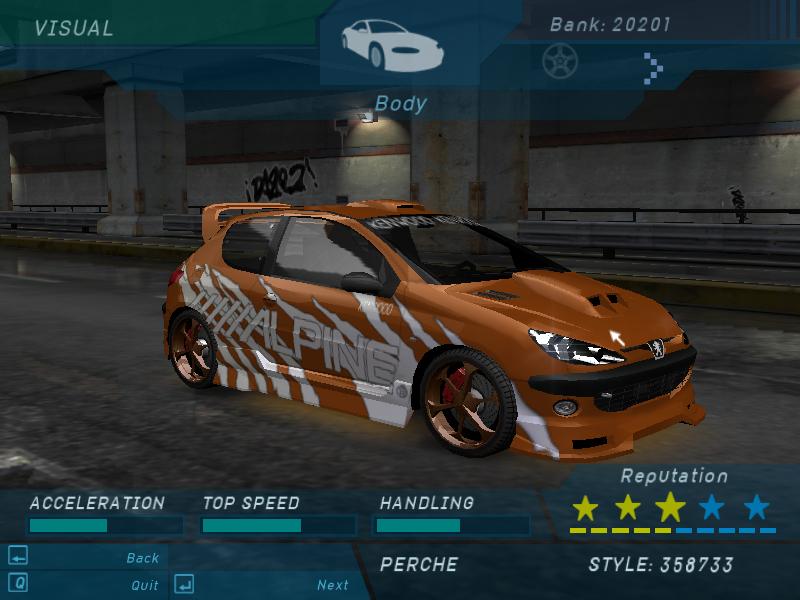
Task: Go Back to the previous menu
Action: (143, 558)
